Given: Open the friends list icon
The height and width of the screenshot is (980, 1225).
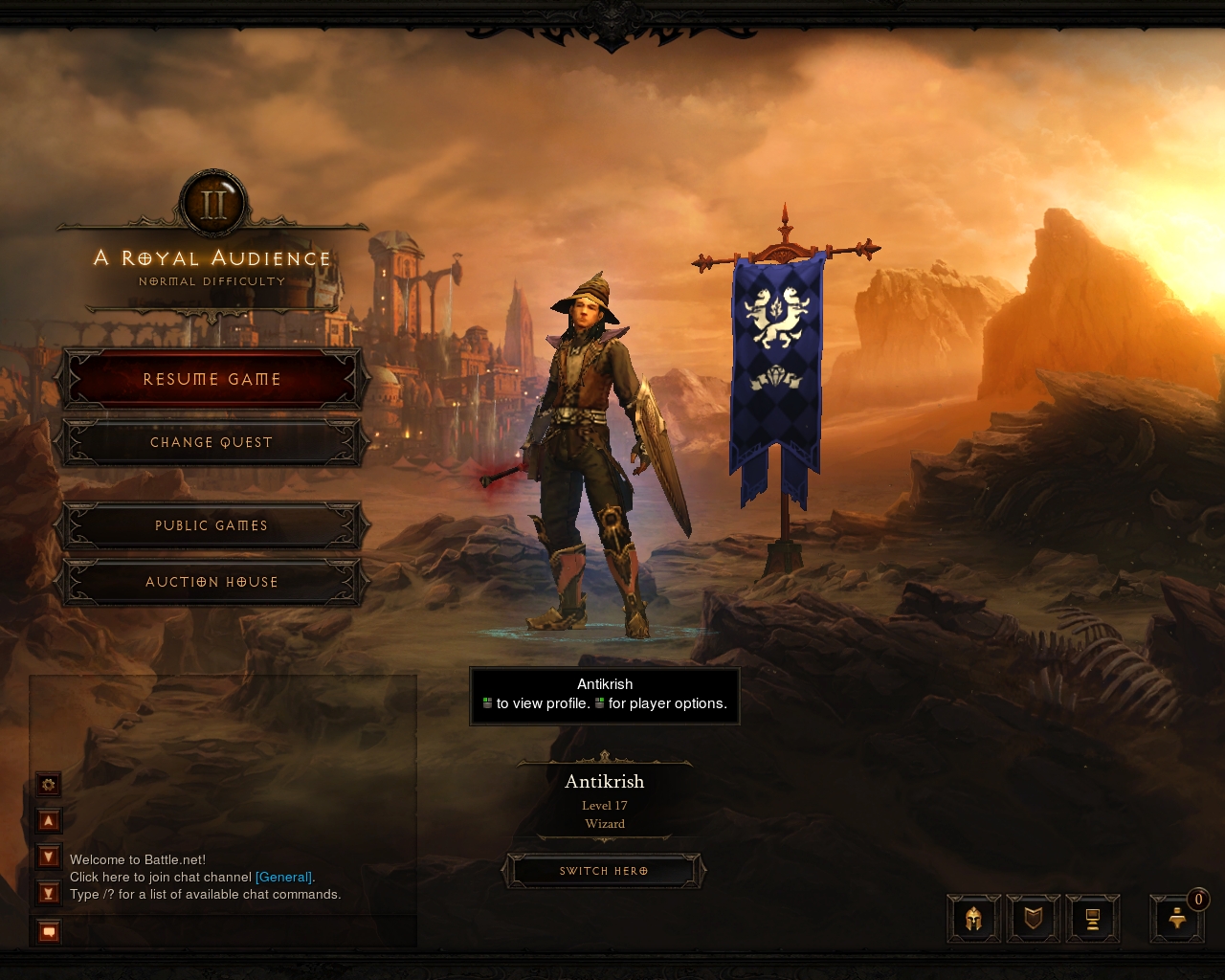Looking at the screenshot, I should (1177, 919).
